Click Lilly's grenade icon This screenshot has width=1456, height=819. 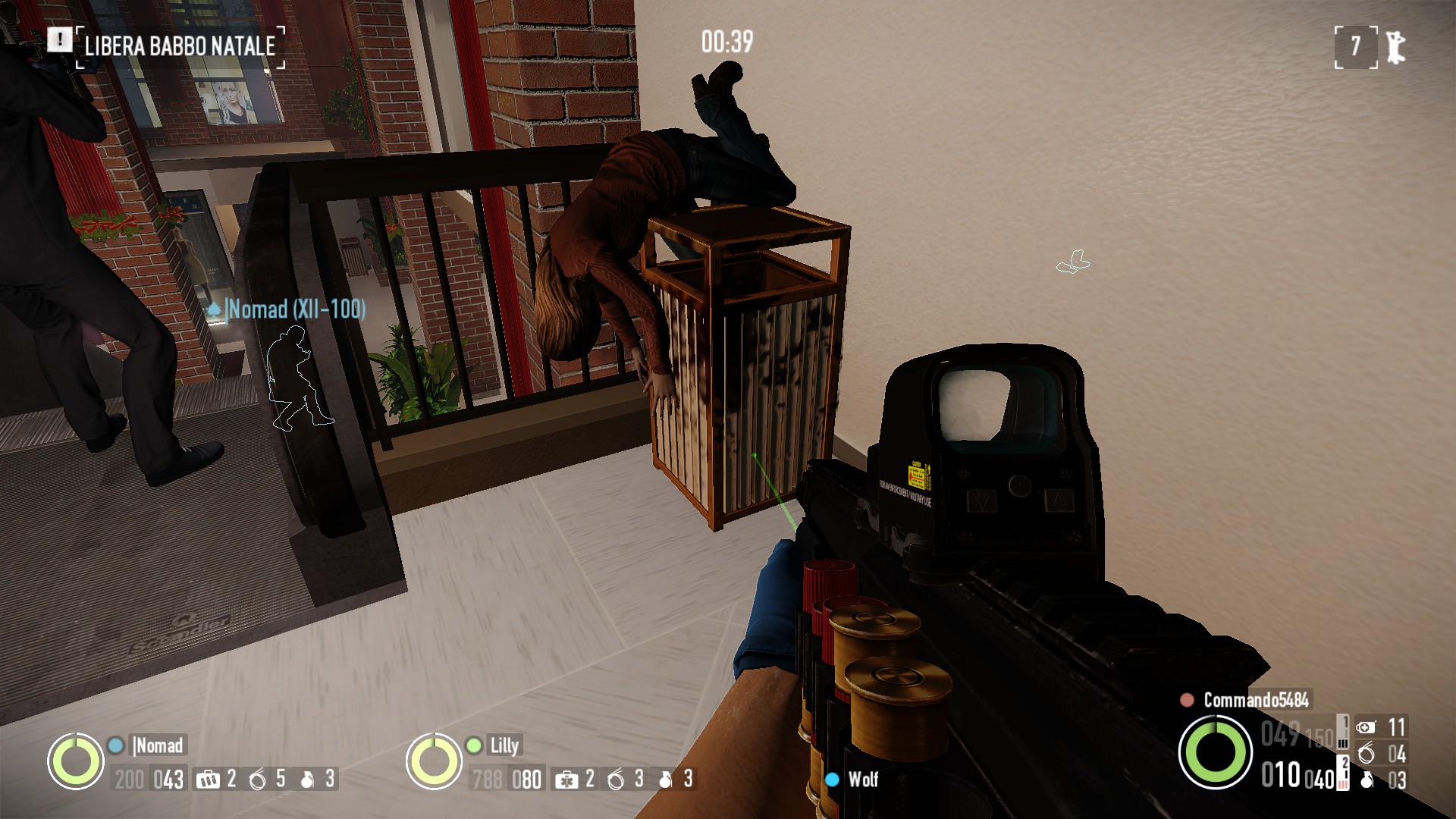pyautogui.click(x=666, y=780)
